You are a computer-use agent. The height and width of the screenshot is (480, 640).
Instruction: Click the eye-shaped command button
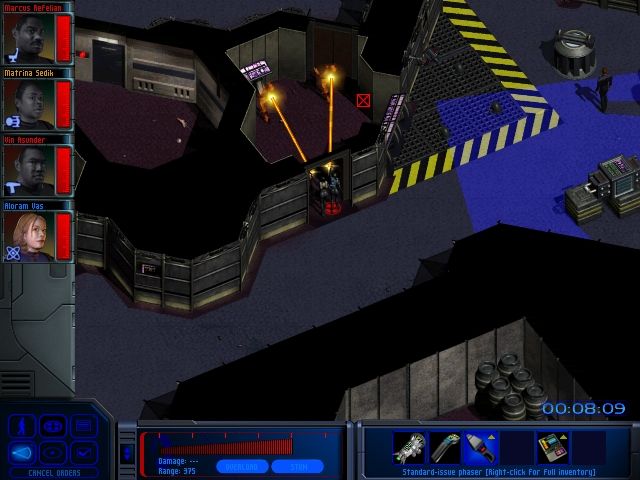[x=54, y=453]
